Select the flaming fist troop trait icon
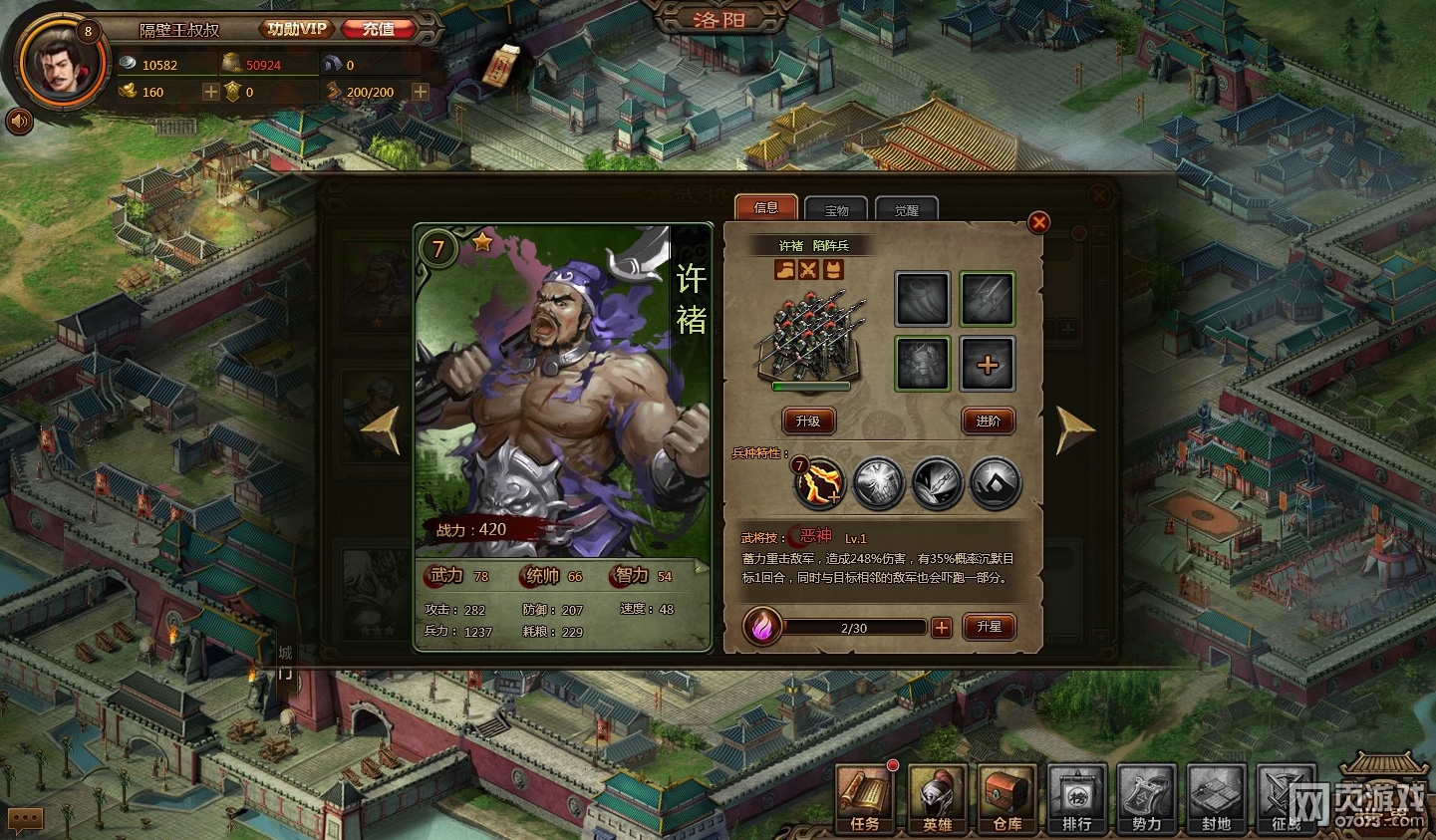 pyautogui.click(x=818, y=484)
